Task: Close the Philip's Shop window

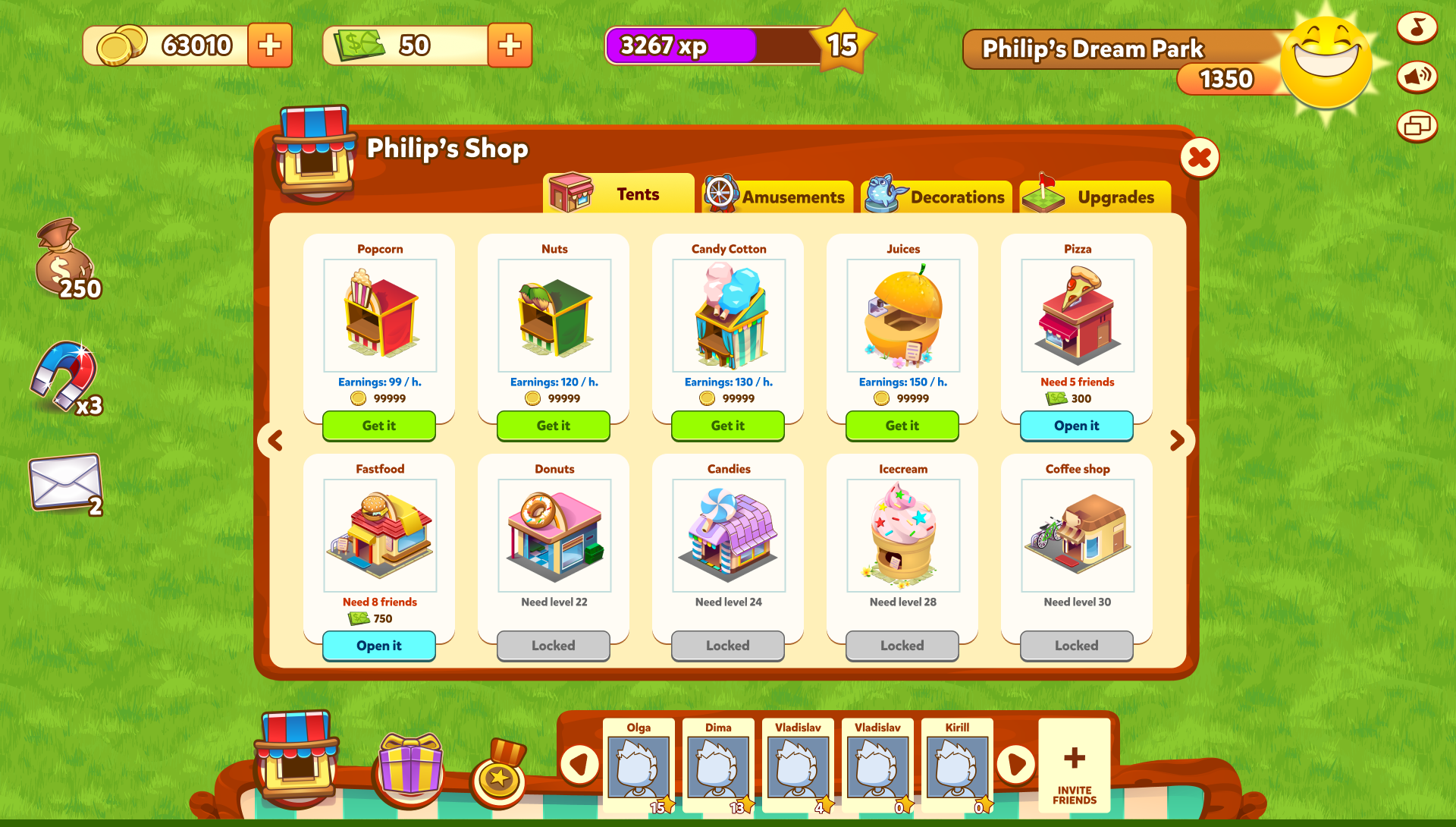Action: click(1199, 158)
